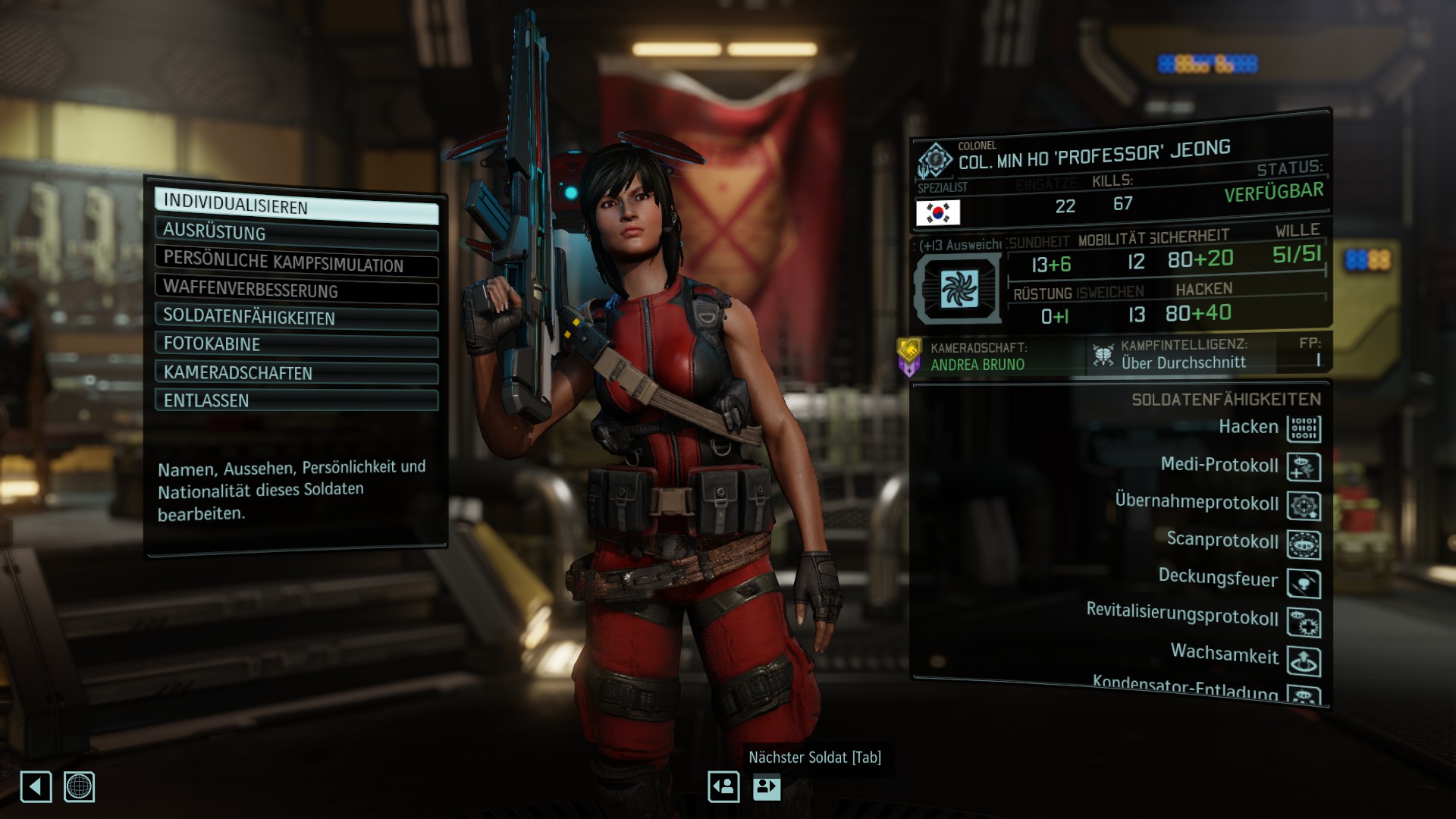
Task: Switch to the previous soldier
Action: point(723,787)
